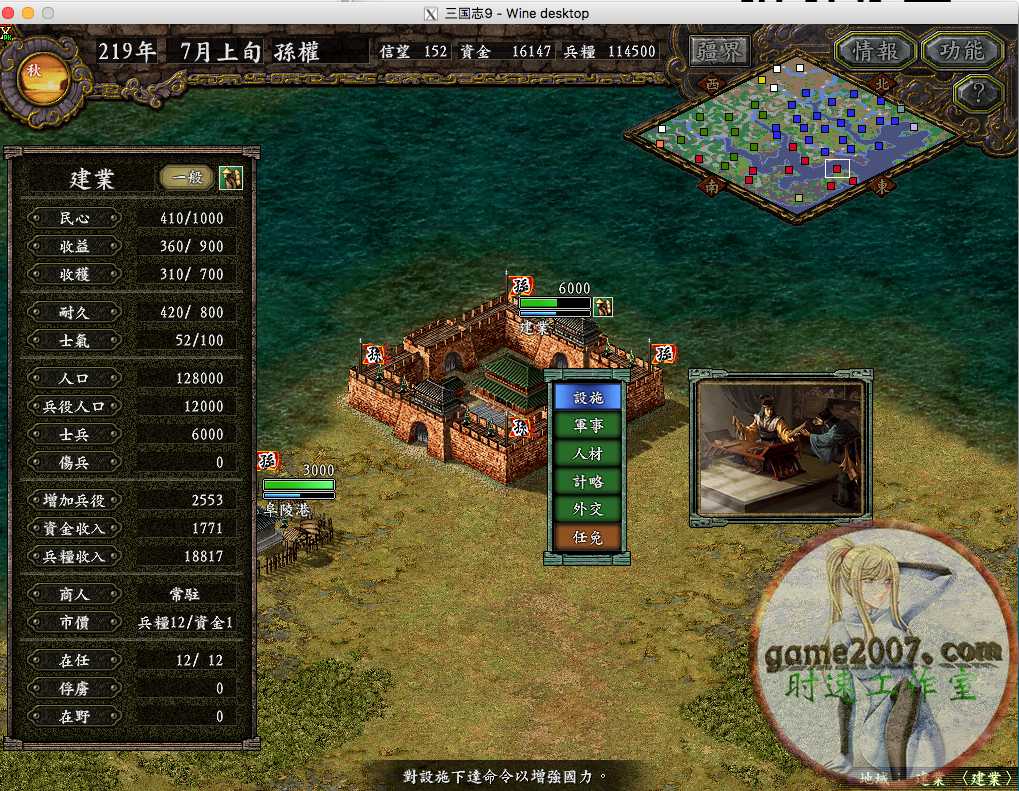The width and height of the screenshot is (1019, 791).
Task: Open the 計略 stratagem command
Action: [x=588, y=481]
